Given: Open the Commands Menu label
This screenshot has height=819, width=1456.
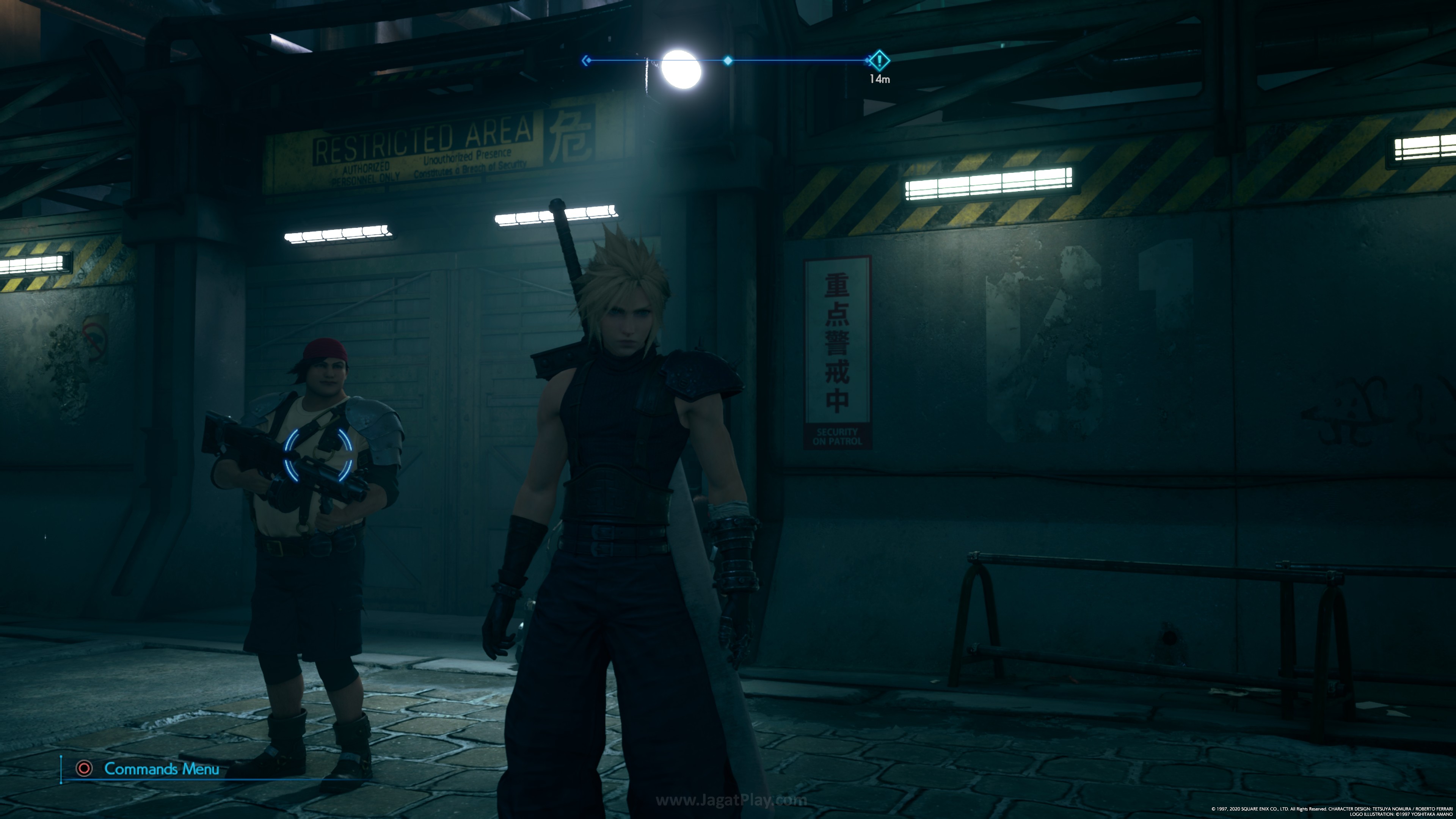Looking at the screenshot, I should (x=161, y=769).
